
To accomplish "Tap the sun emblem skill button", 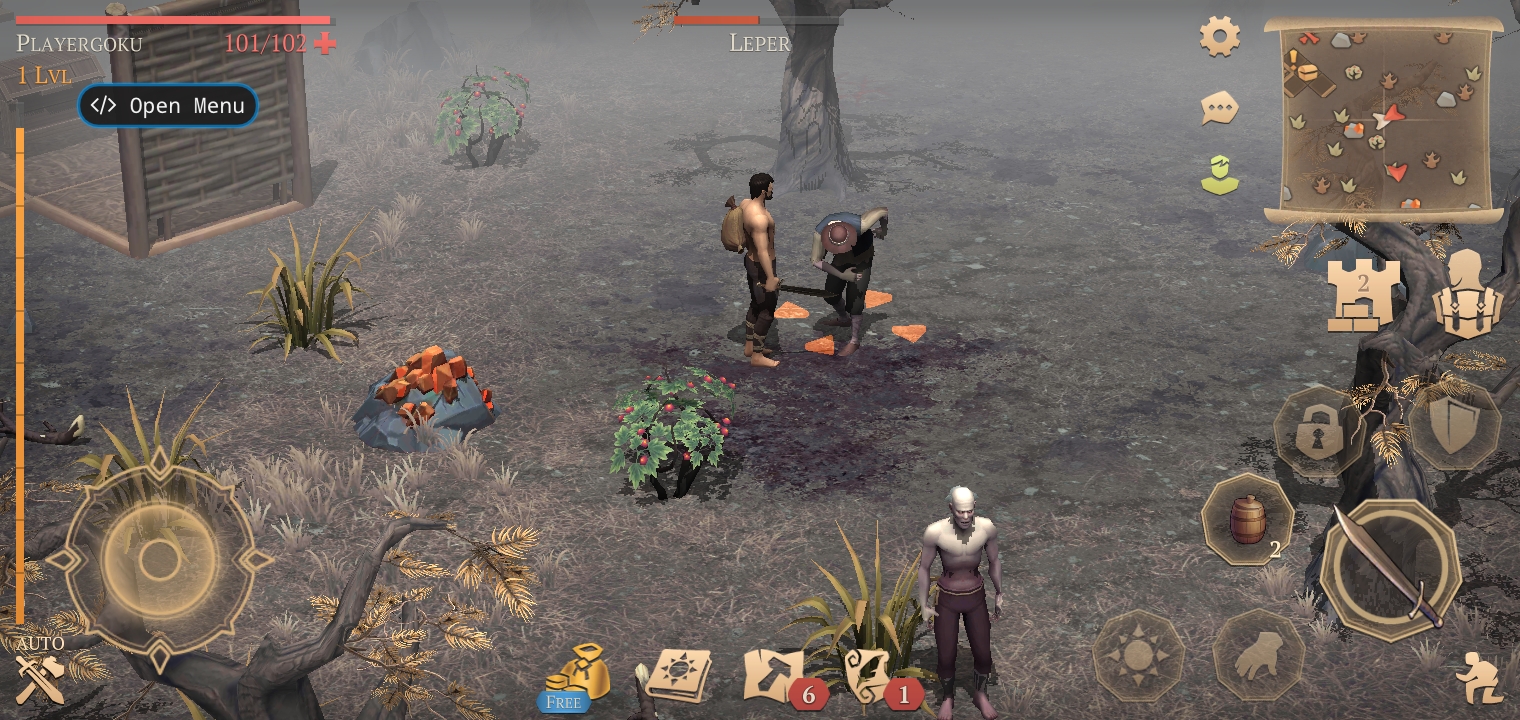I will (1139, 657).
